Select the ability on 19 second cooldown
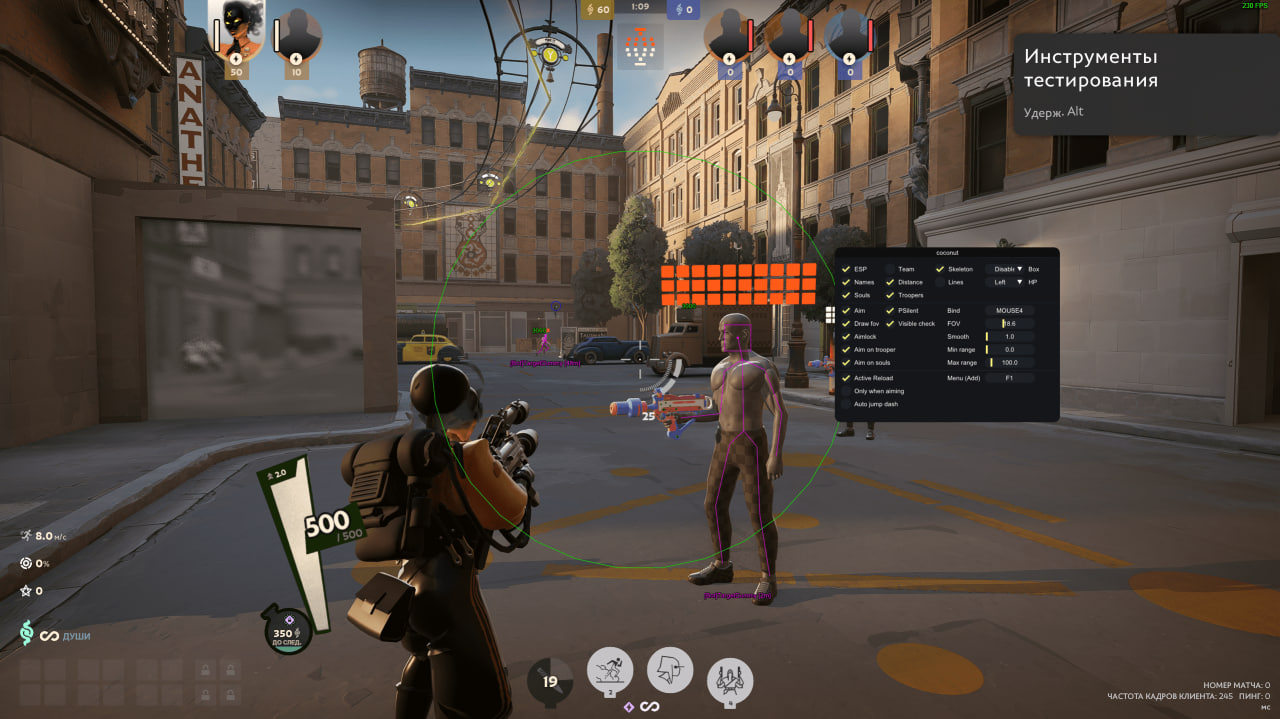Image resolution: width=1280 pixels, height=719 pixels. click(x=550, y=681)
